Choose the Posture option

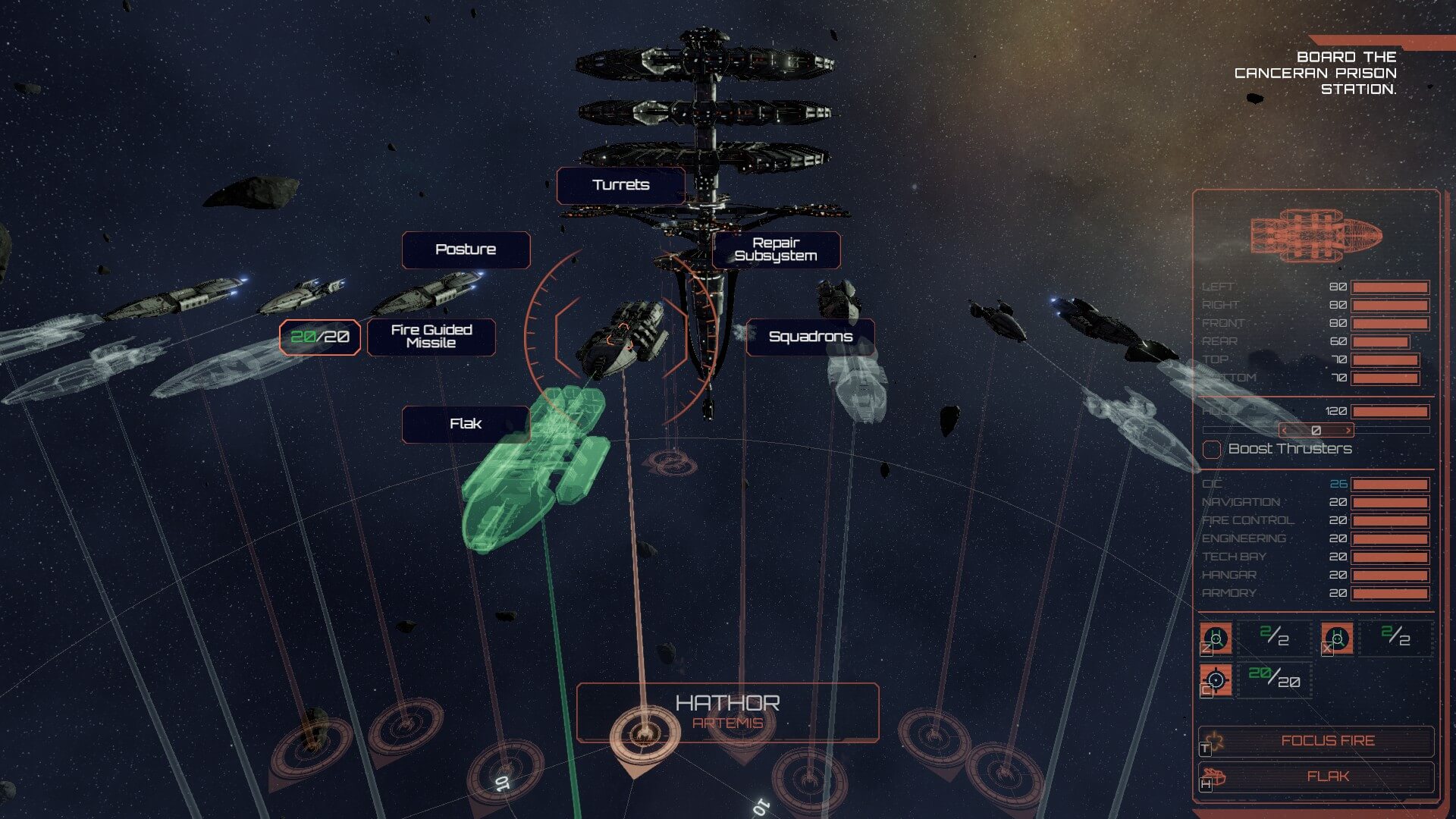pyautogui.click(x=465, y=249)
